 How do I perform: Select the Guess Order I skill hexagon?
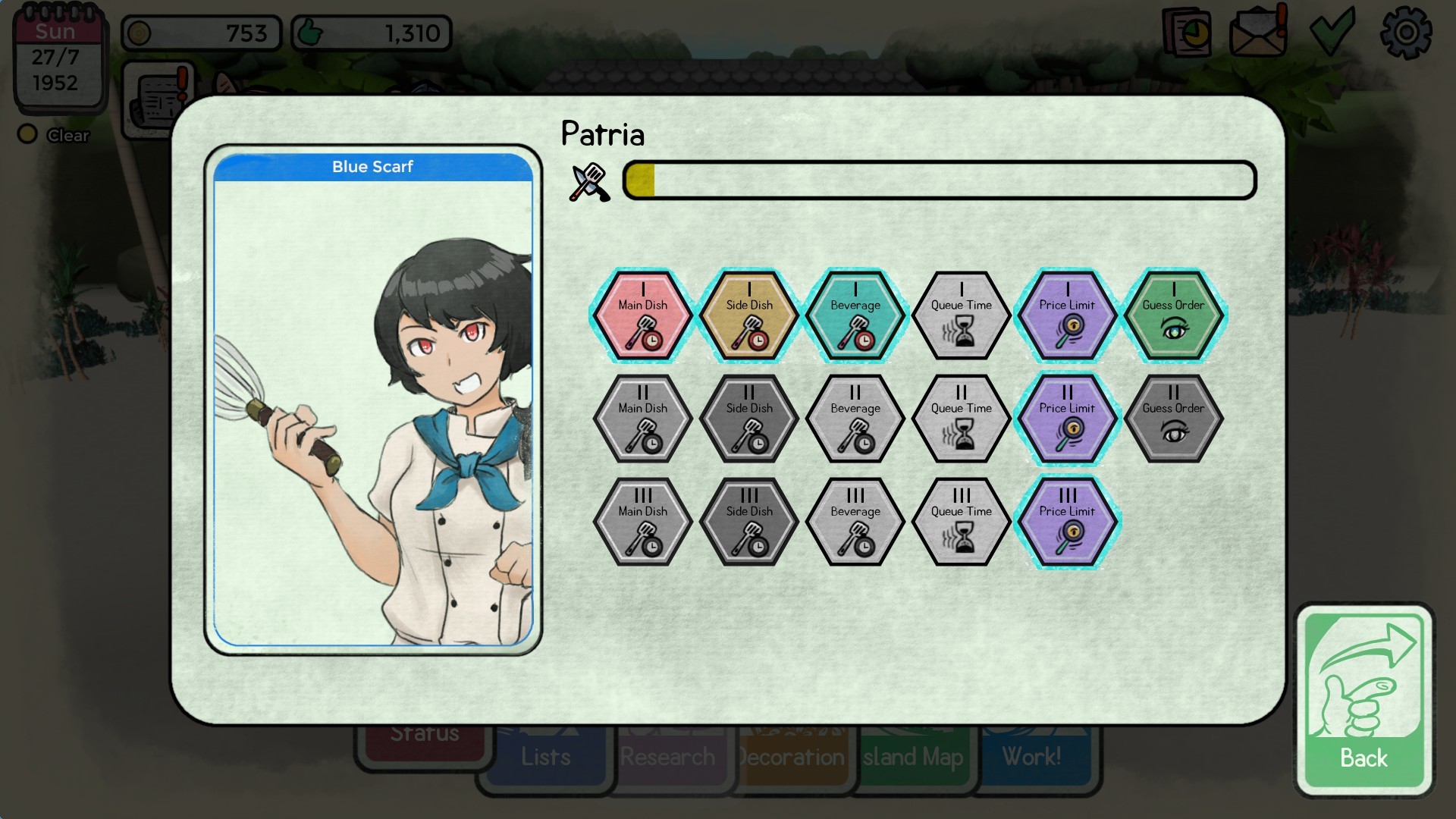pyautogui.click(x=1174, y=314)
